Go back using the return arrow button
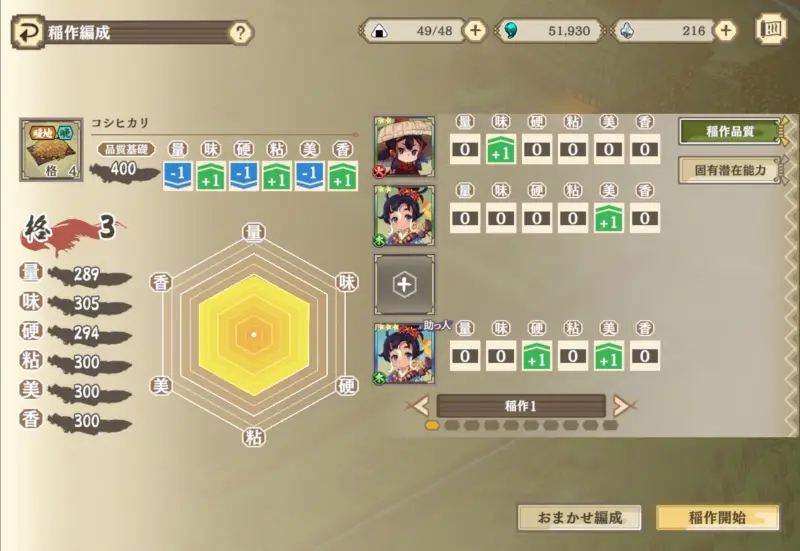800x551 pixels. [29, 32]
